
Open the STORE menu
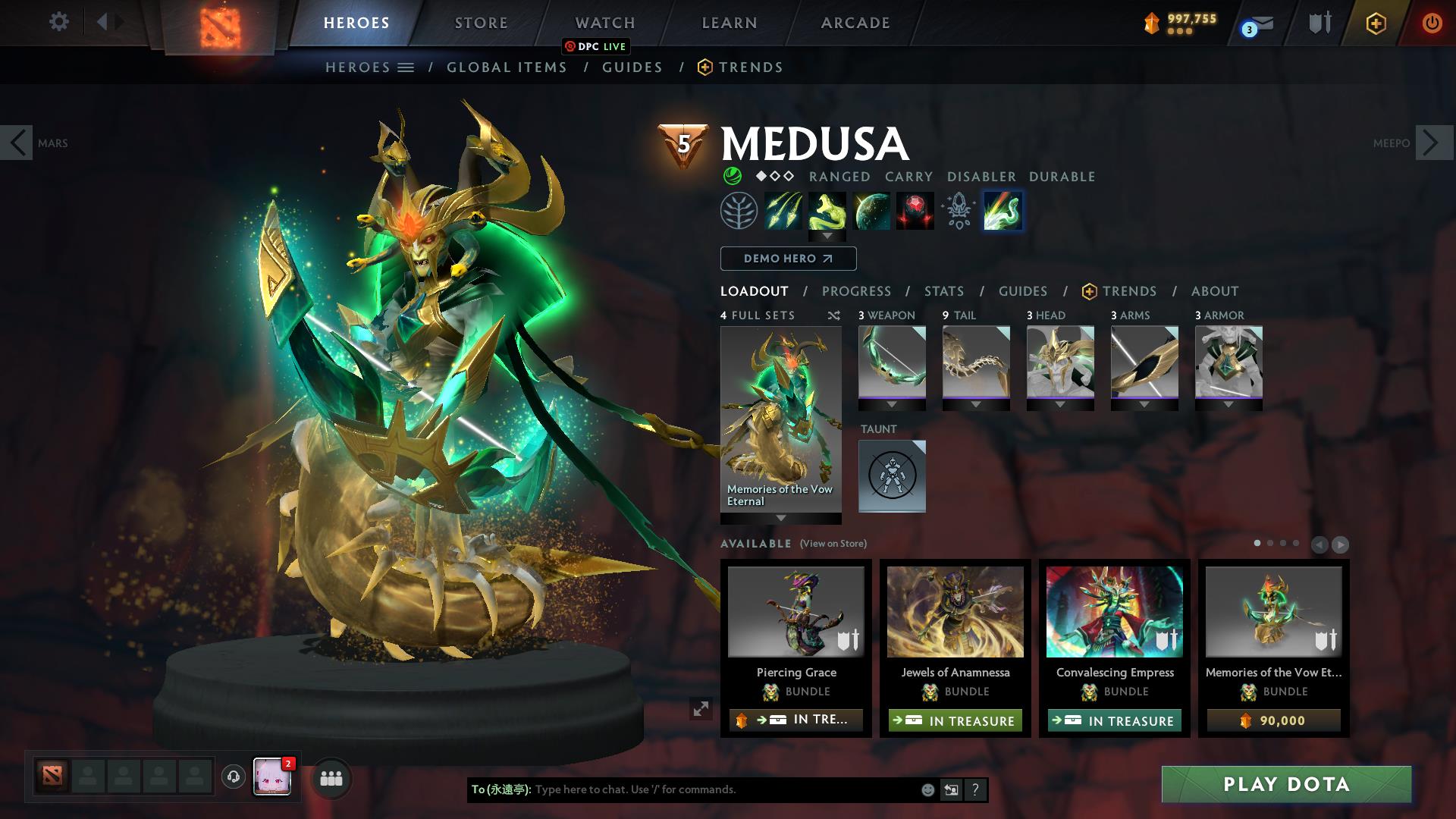click(481, 23)
